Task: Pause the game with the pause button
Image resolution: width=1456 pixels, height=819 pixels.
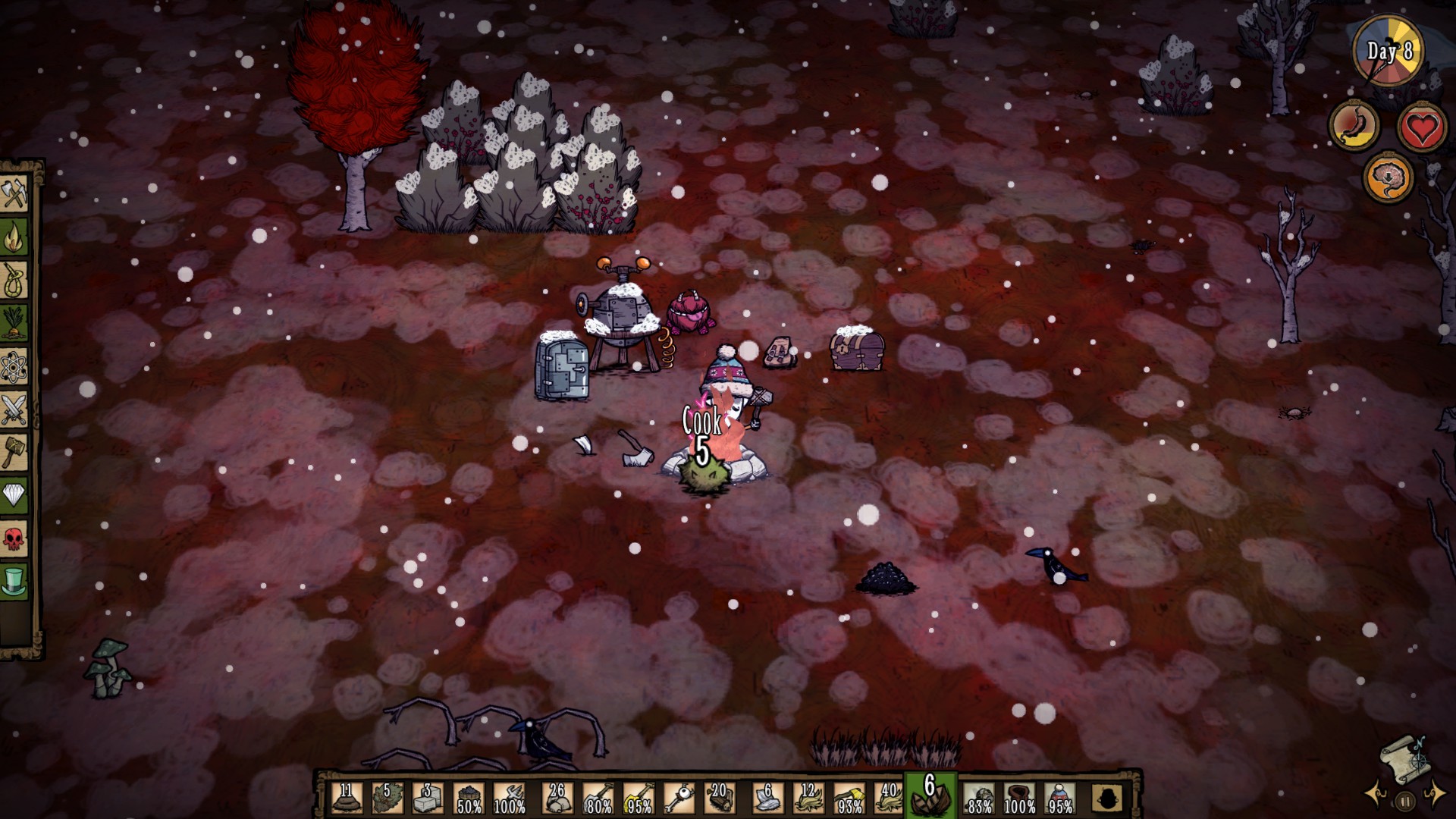Action: point(1405,801)
